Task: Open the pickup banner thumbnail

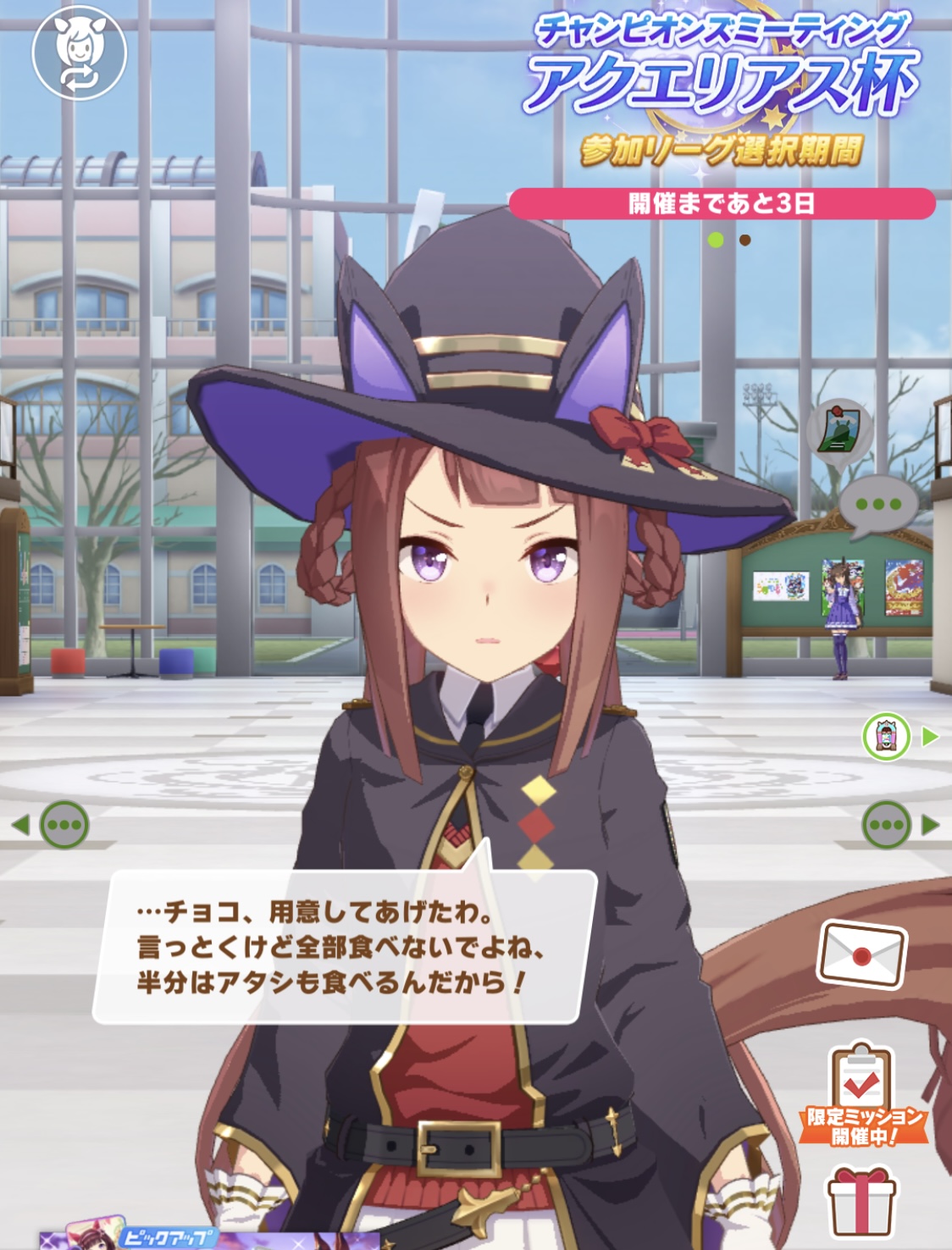Action: [127, 1236]
